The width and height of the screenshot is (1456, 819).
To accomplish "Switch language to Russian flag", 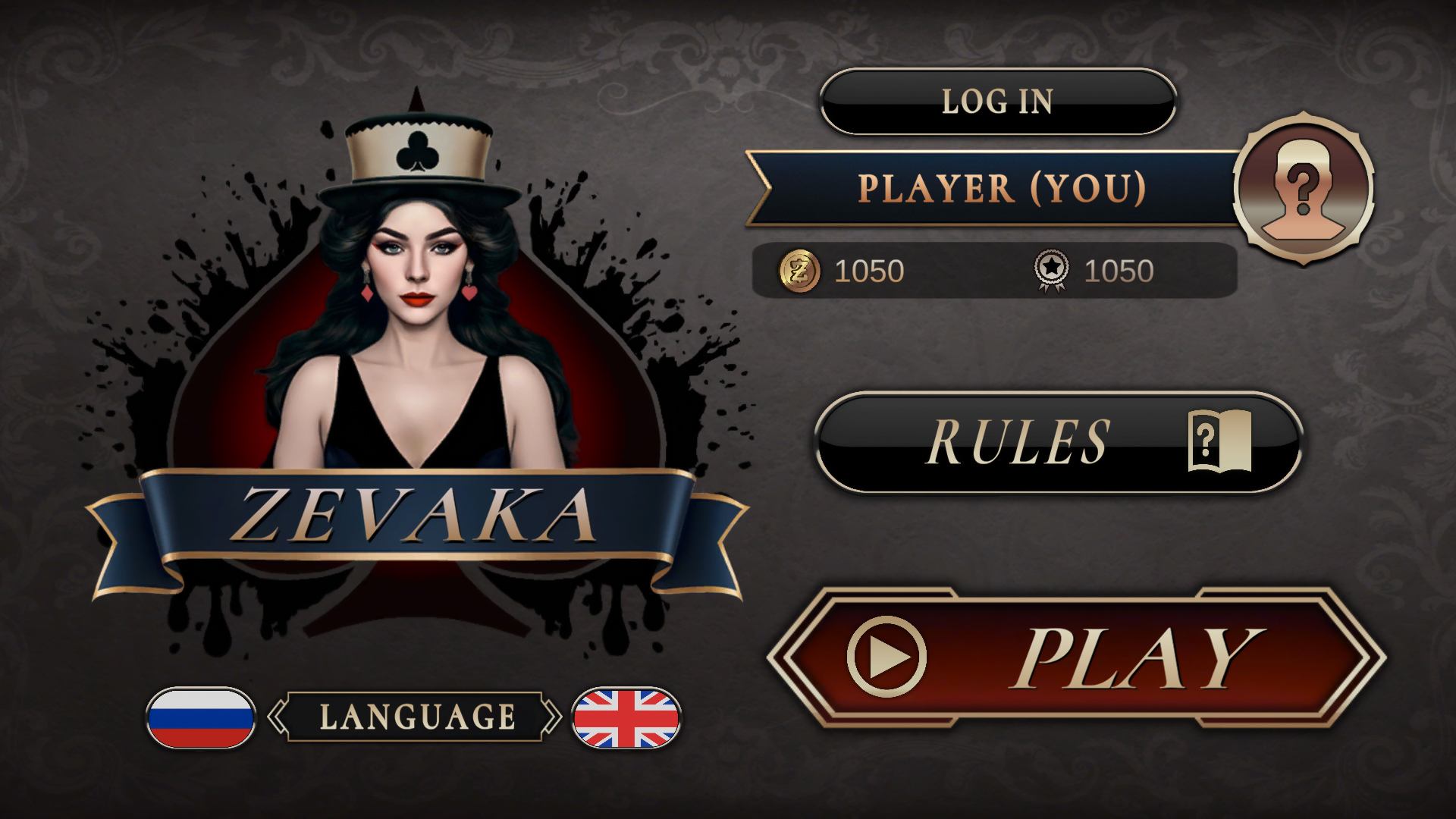I will (x=201, y=717).
